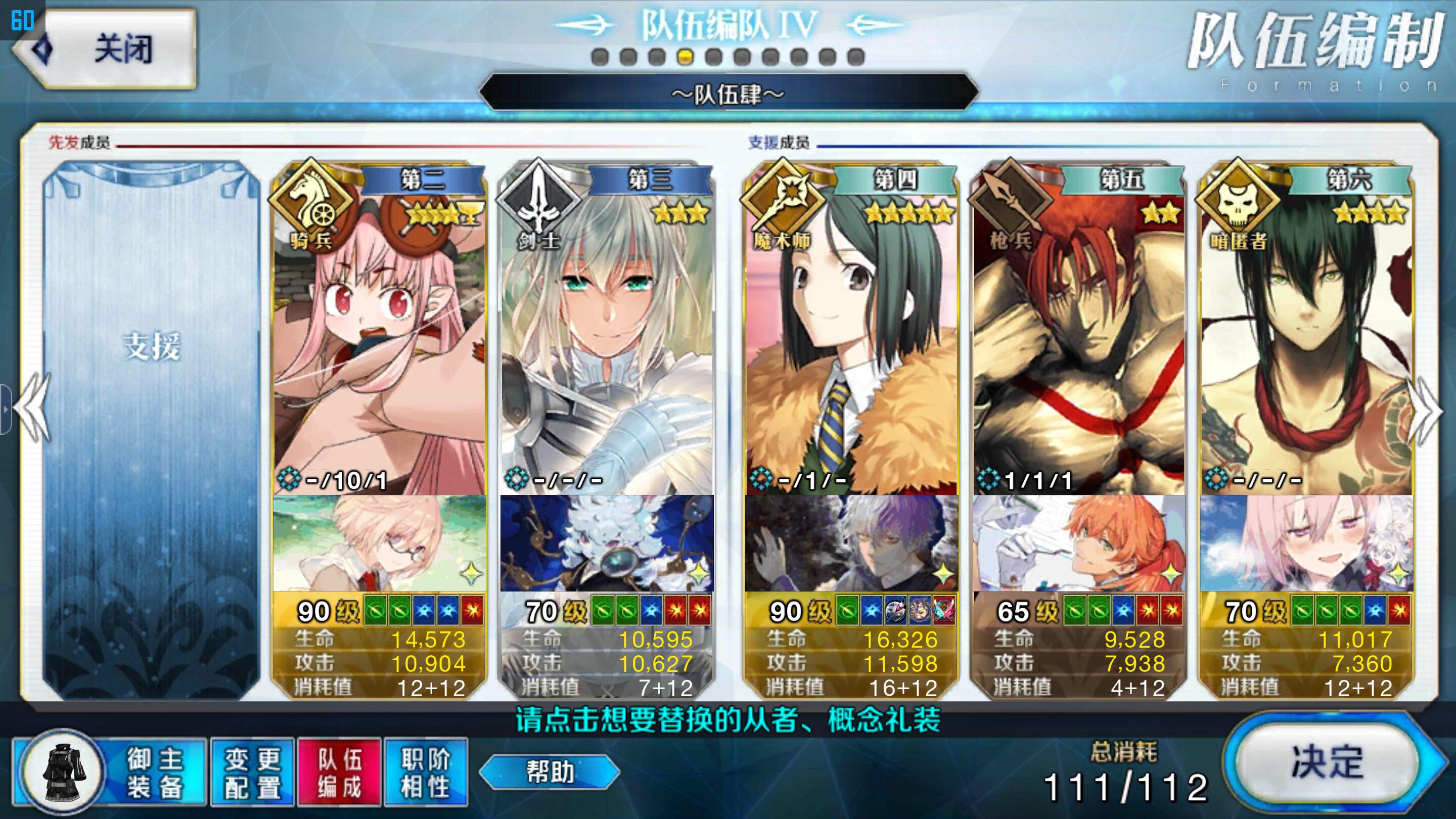The height and width of the screenshot is (819, 1456).
Task: Show 职阶相性 class affinity chart
Action: [426, 772]
